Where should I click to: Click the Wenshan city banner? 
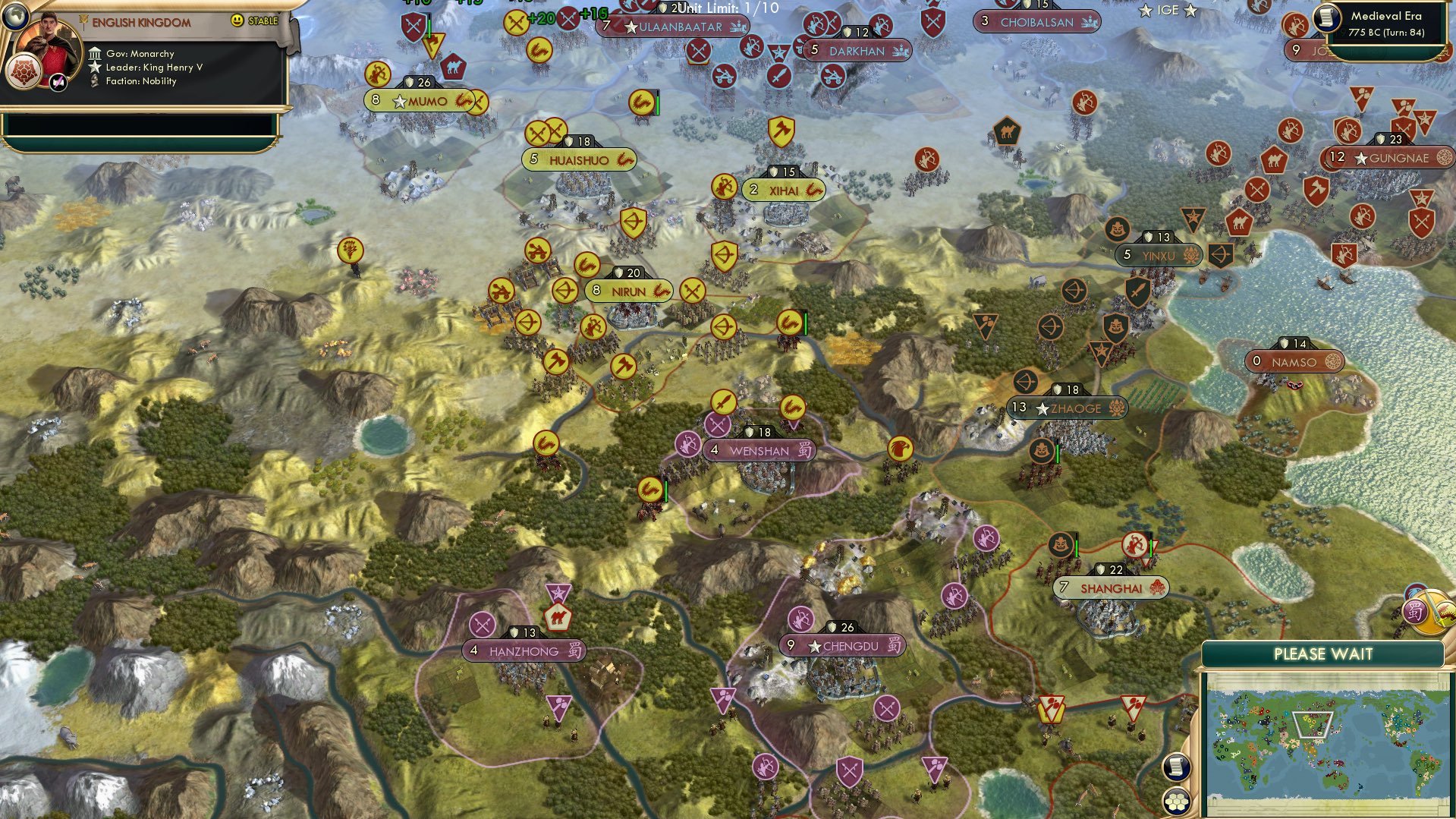click(758, 451)
